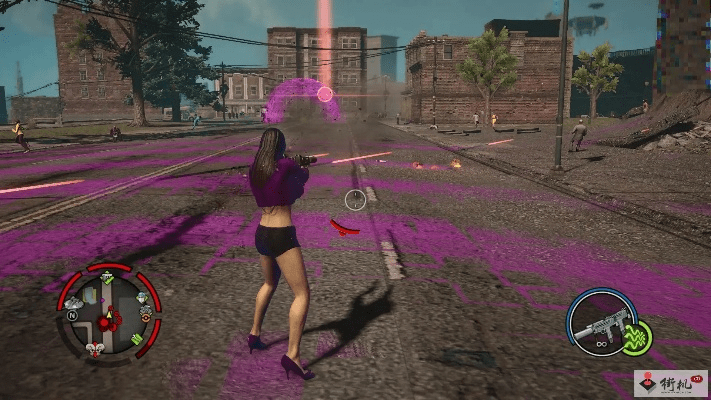Viewport: 711px width, 400px height.
Task: Click the north compass marker on minimap
Action: [x=71, y=315]
